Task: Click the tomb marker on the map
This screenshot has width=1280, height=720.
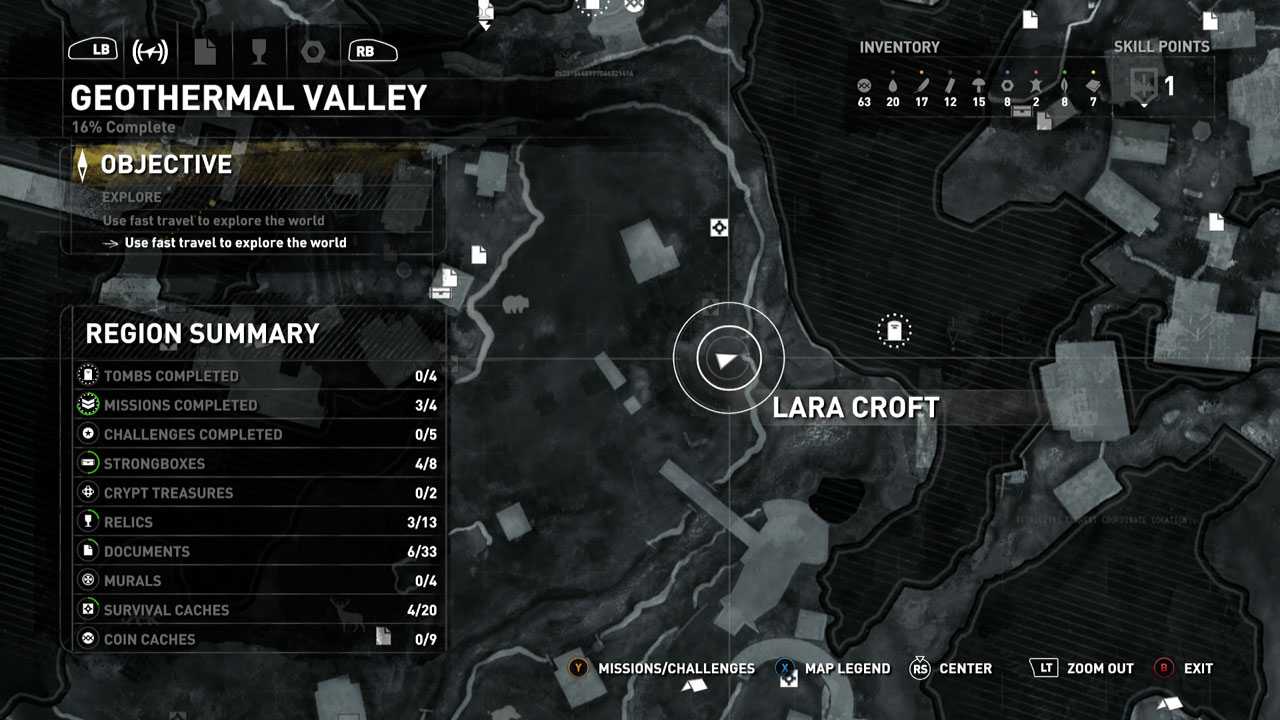Action: point(894,330)
